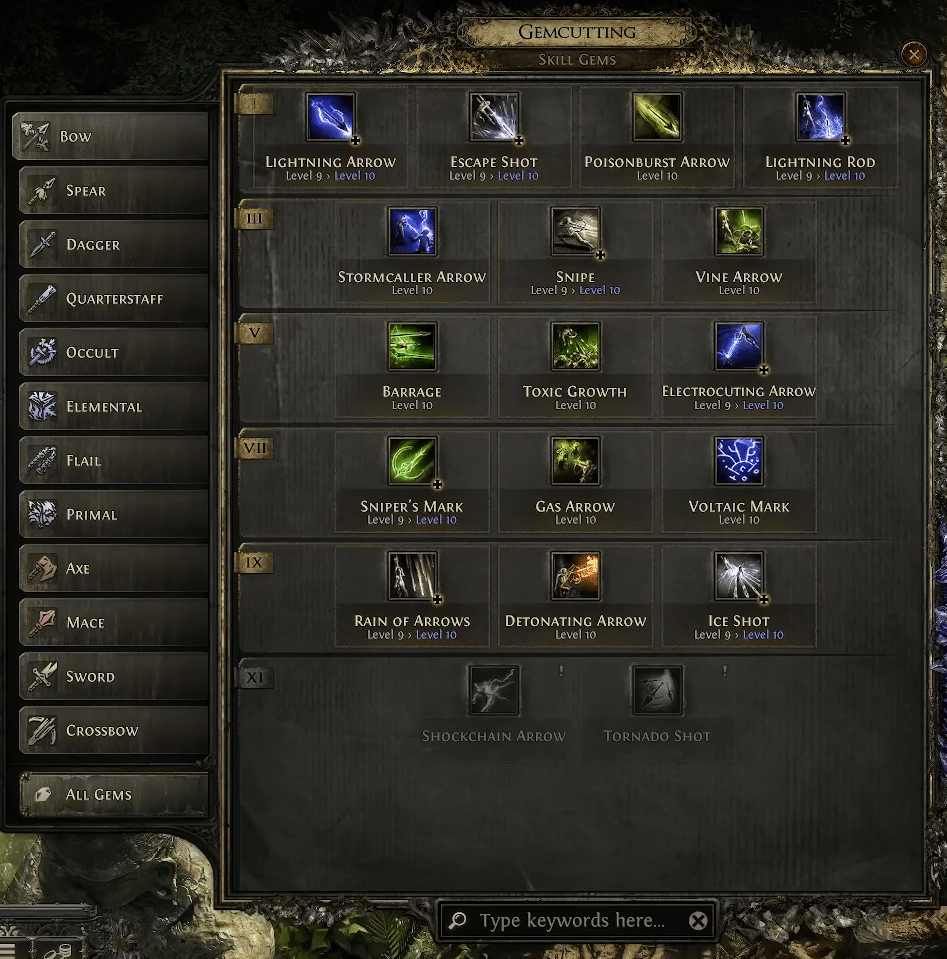Choose the Elemental gem category

(110, 407)
